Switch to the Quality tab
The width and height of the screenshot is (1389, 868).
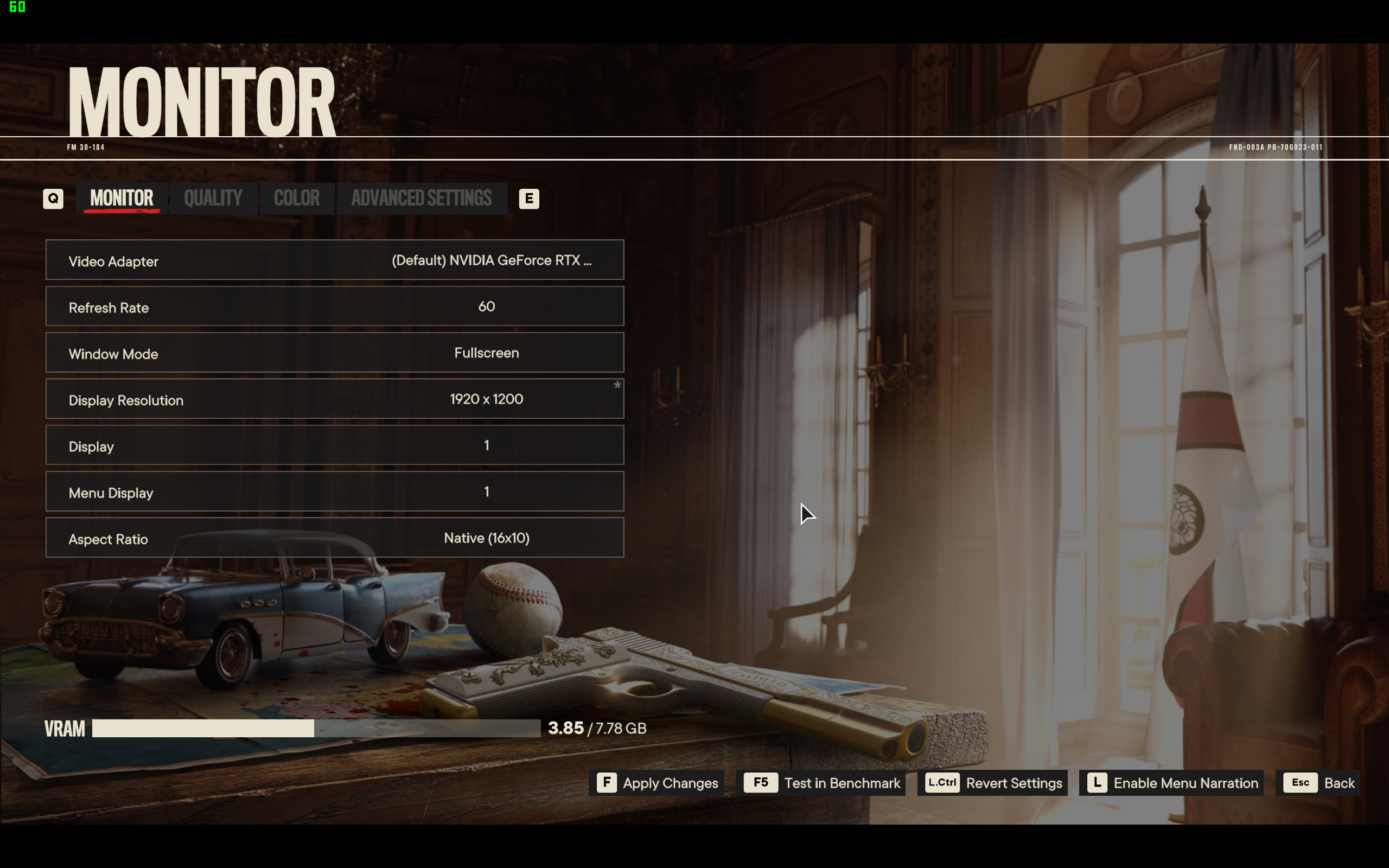click(x=213, y=199)
